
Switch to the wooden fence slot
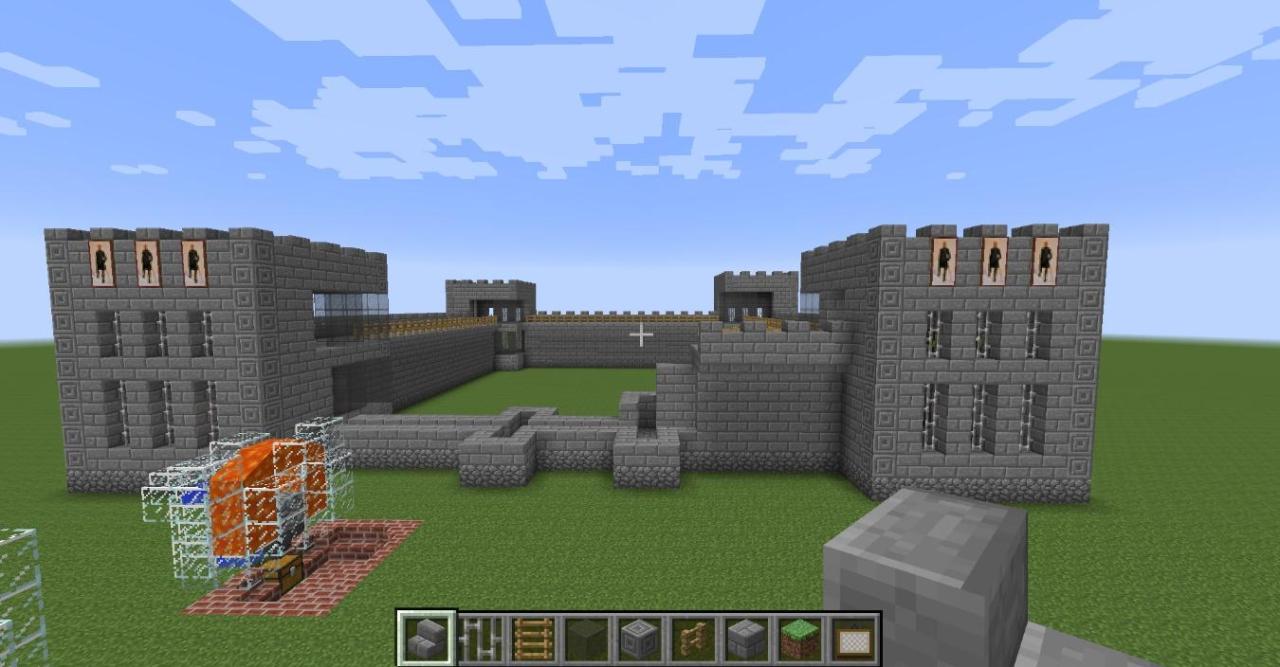point(692,638)
